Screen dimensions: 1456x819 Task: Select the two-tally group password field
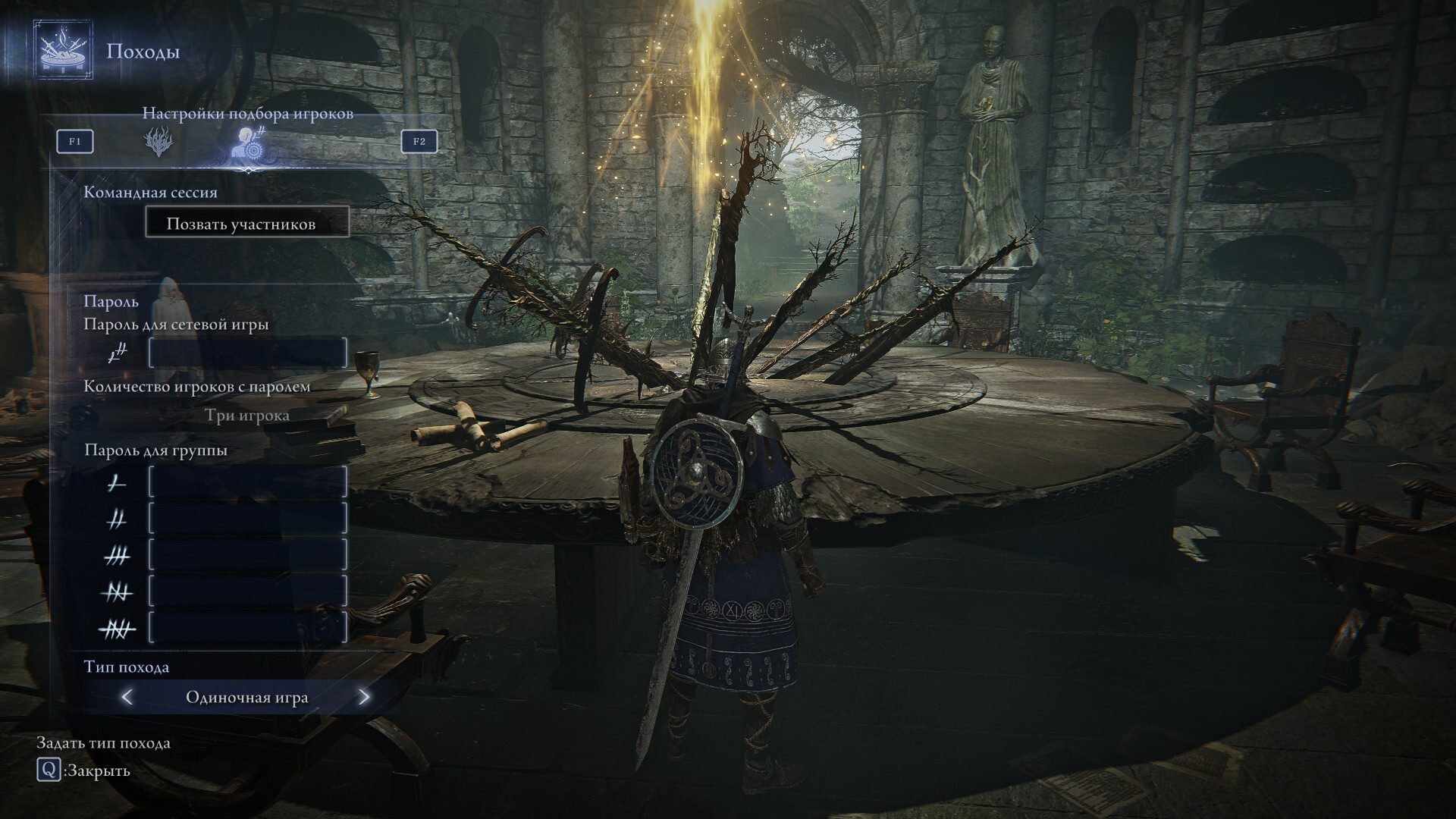pyautogui.click(x=248, y=519)
